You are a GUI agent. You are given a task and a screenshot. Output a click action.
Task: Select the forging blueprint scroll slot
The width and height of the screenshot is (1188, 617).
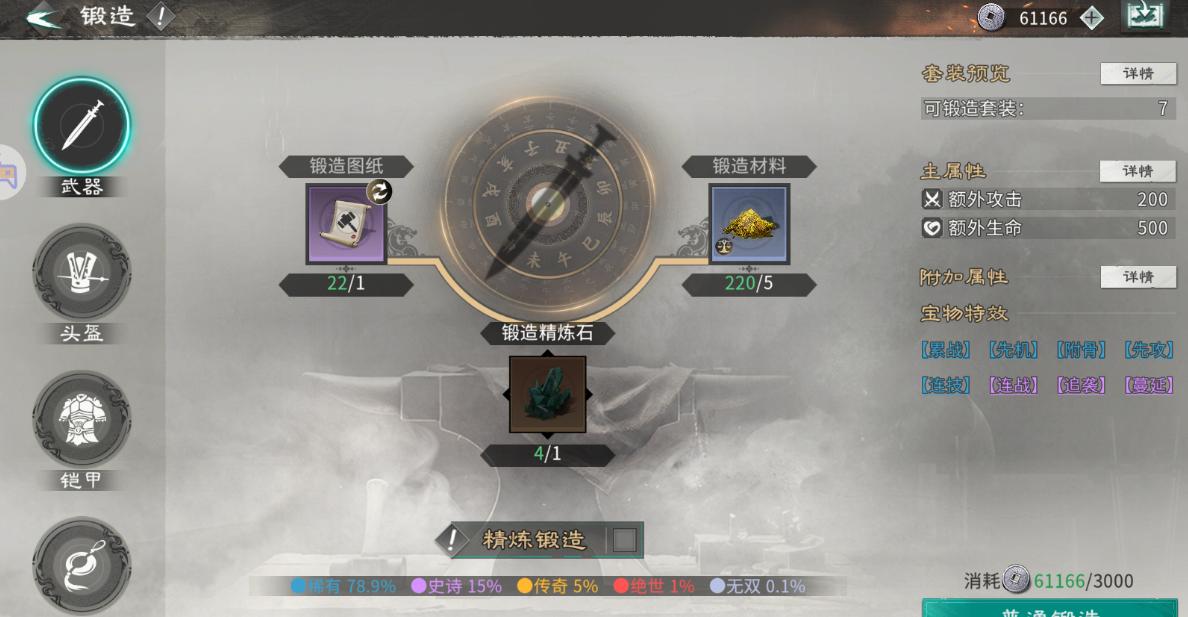pyautogui.click(x=345, y=224)
